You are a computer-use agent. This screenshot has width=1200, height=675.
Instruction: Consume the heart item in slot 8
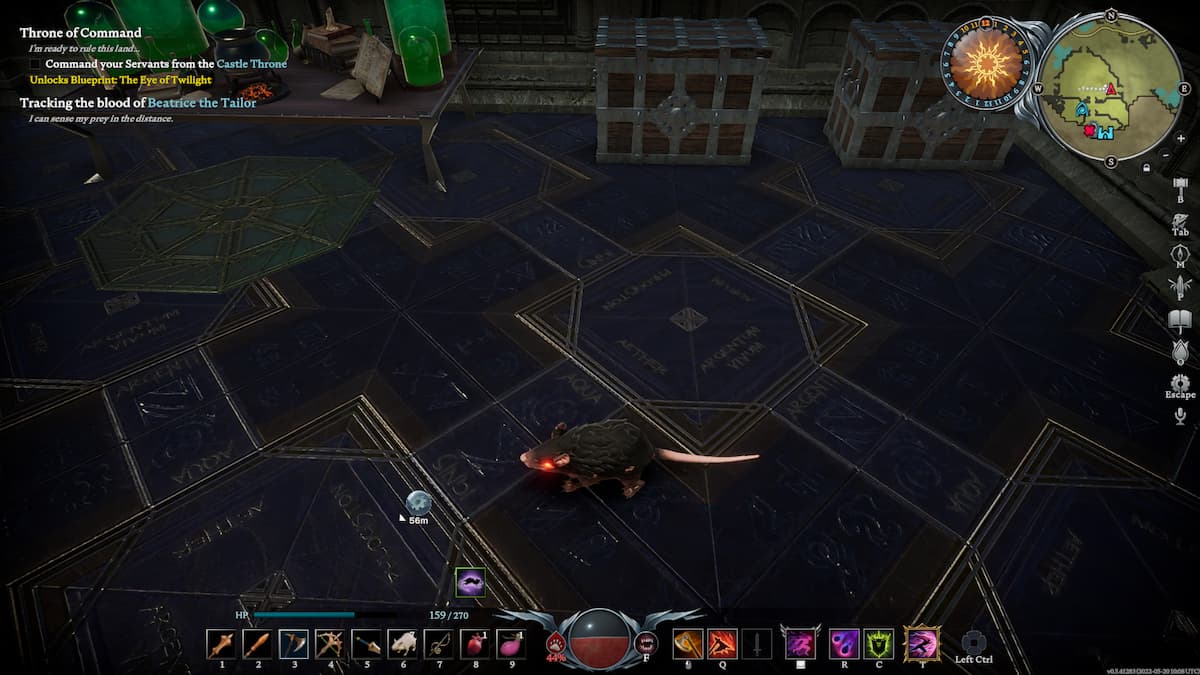pos(475,643)
